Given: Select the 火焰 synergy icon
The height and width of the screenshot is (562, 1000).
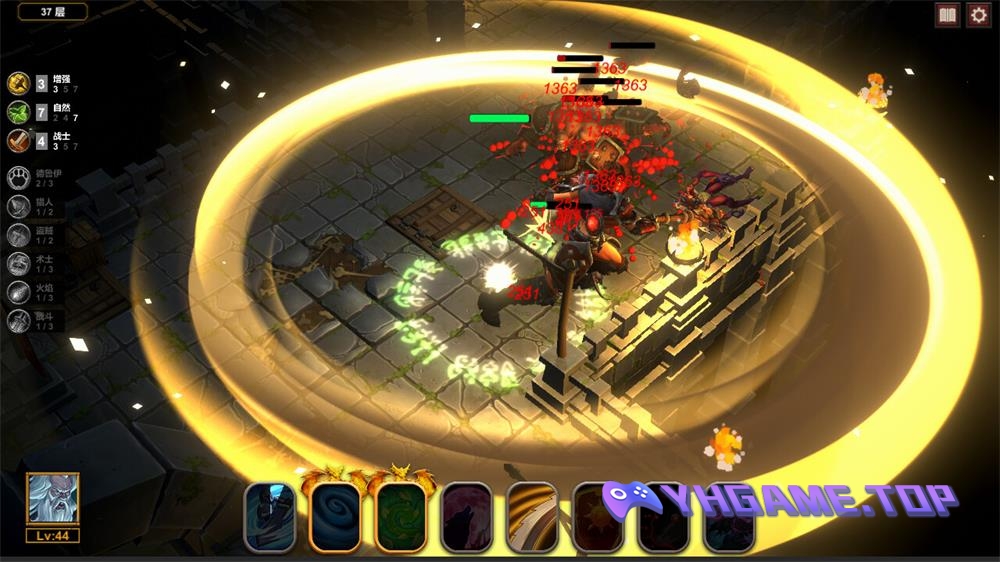Looking at the screenshot, I should tap(19, 292).
